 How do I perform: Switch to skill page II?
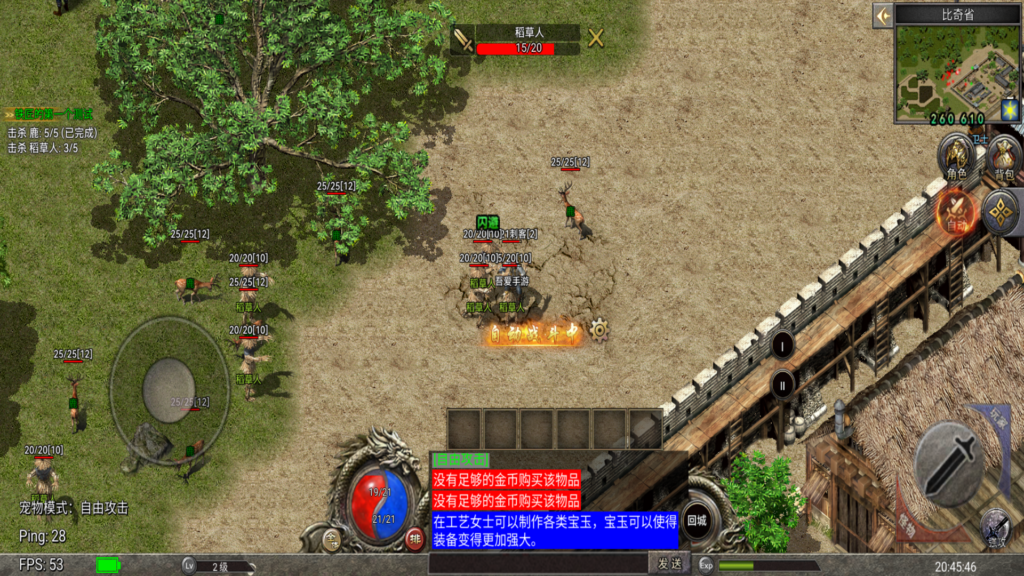point(783,382)
